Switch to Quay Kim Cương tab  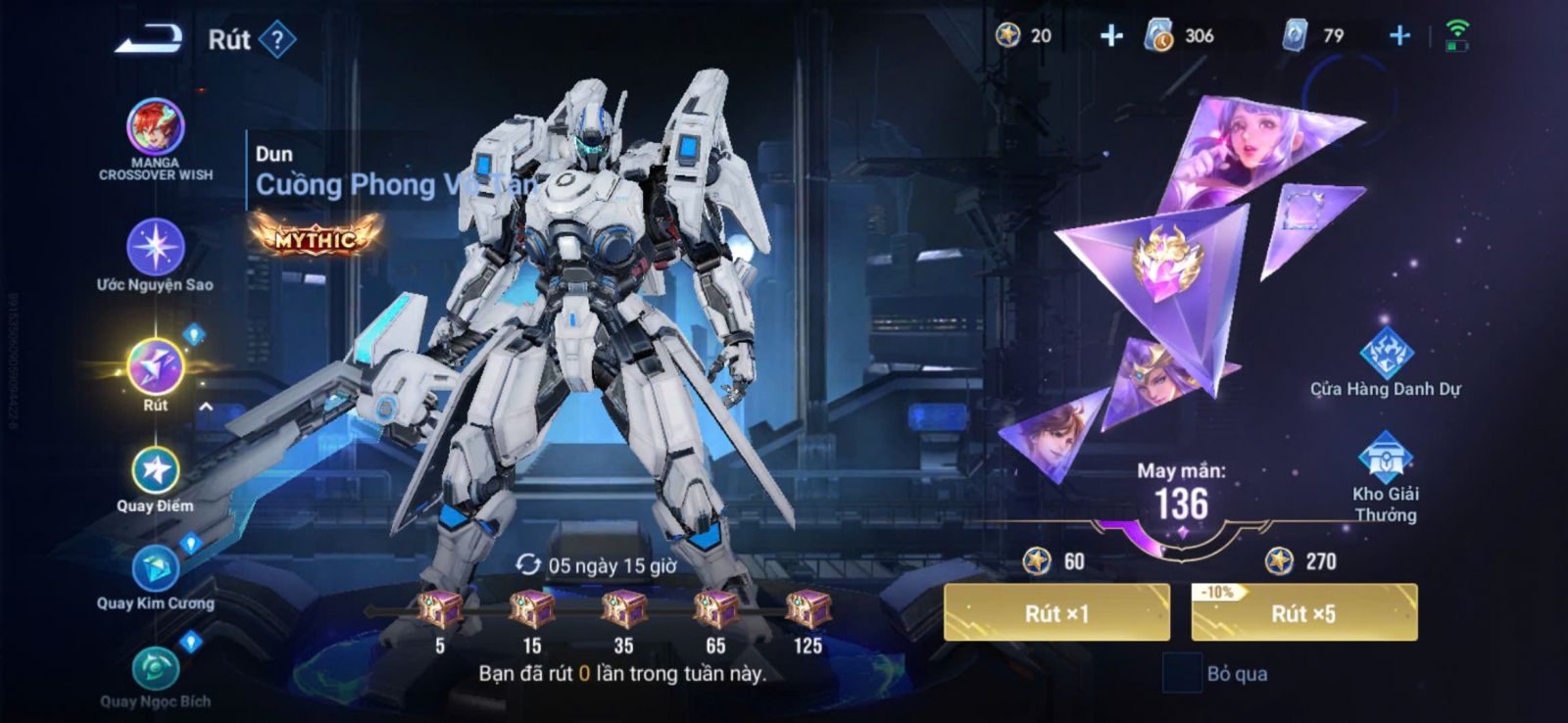155,569
